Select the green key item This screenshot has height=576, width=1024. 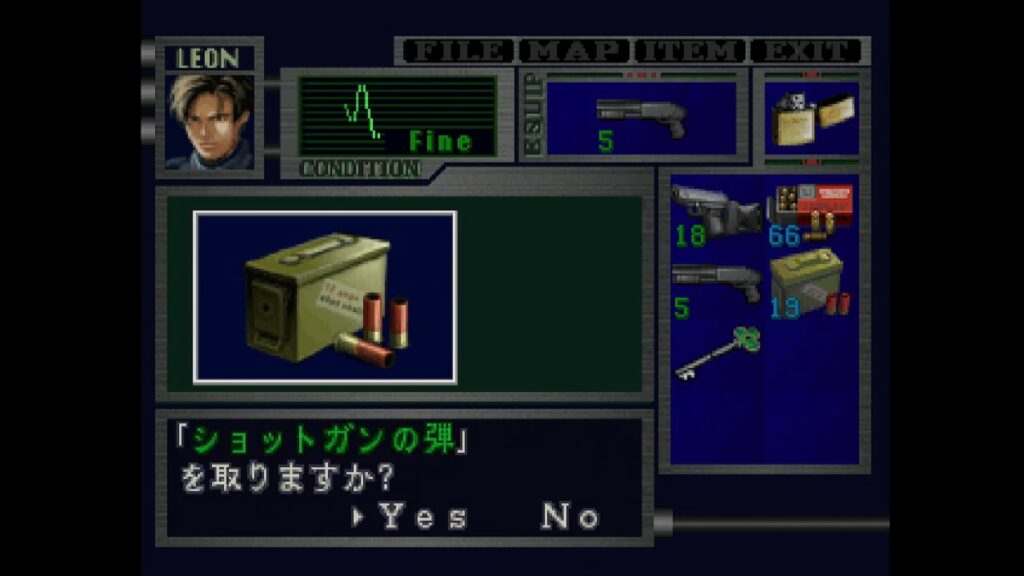[716, 353]
